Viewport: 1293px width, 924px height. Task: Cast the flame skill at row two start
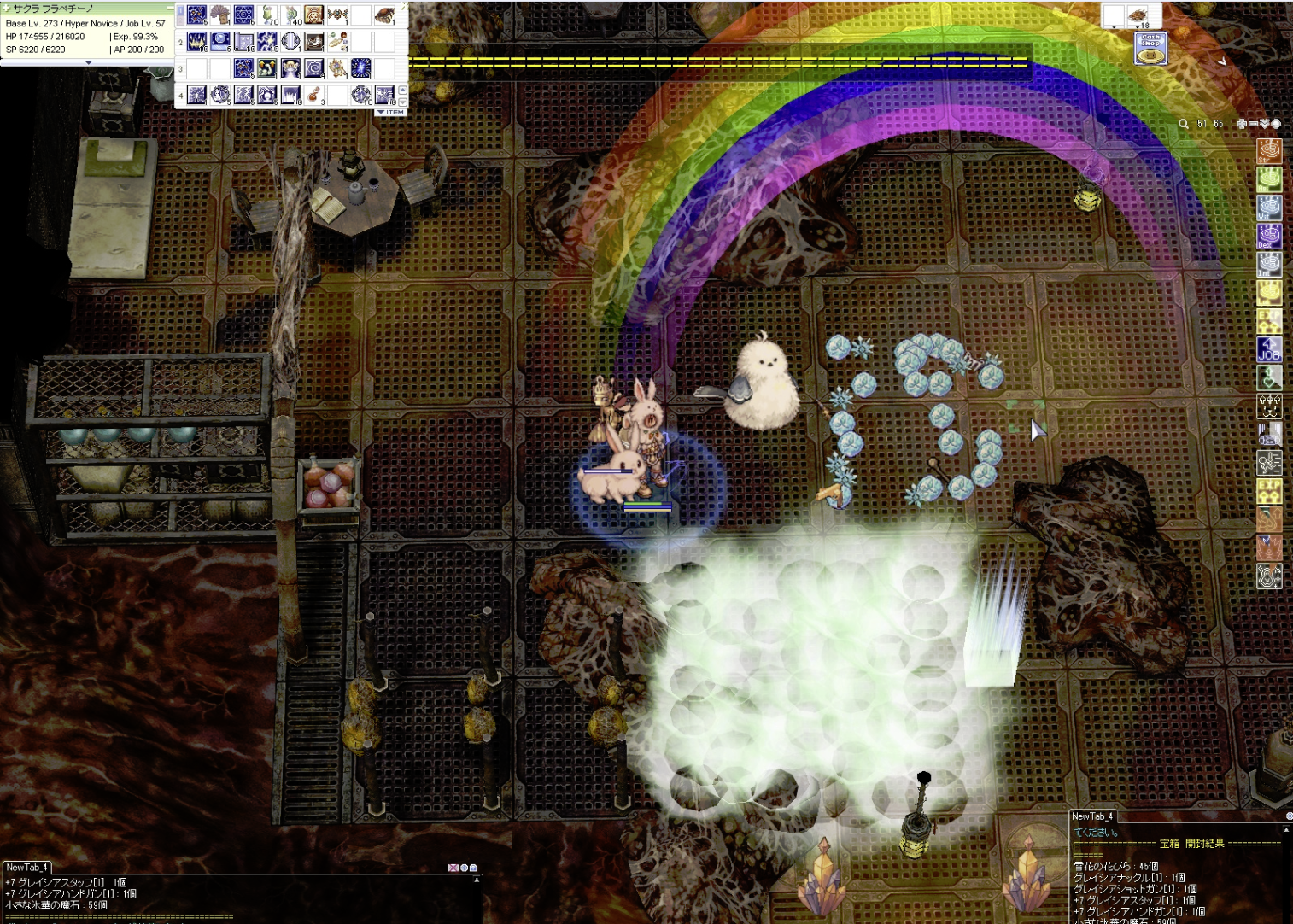[197, 42]
